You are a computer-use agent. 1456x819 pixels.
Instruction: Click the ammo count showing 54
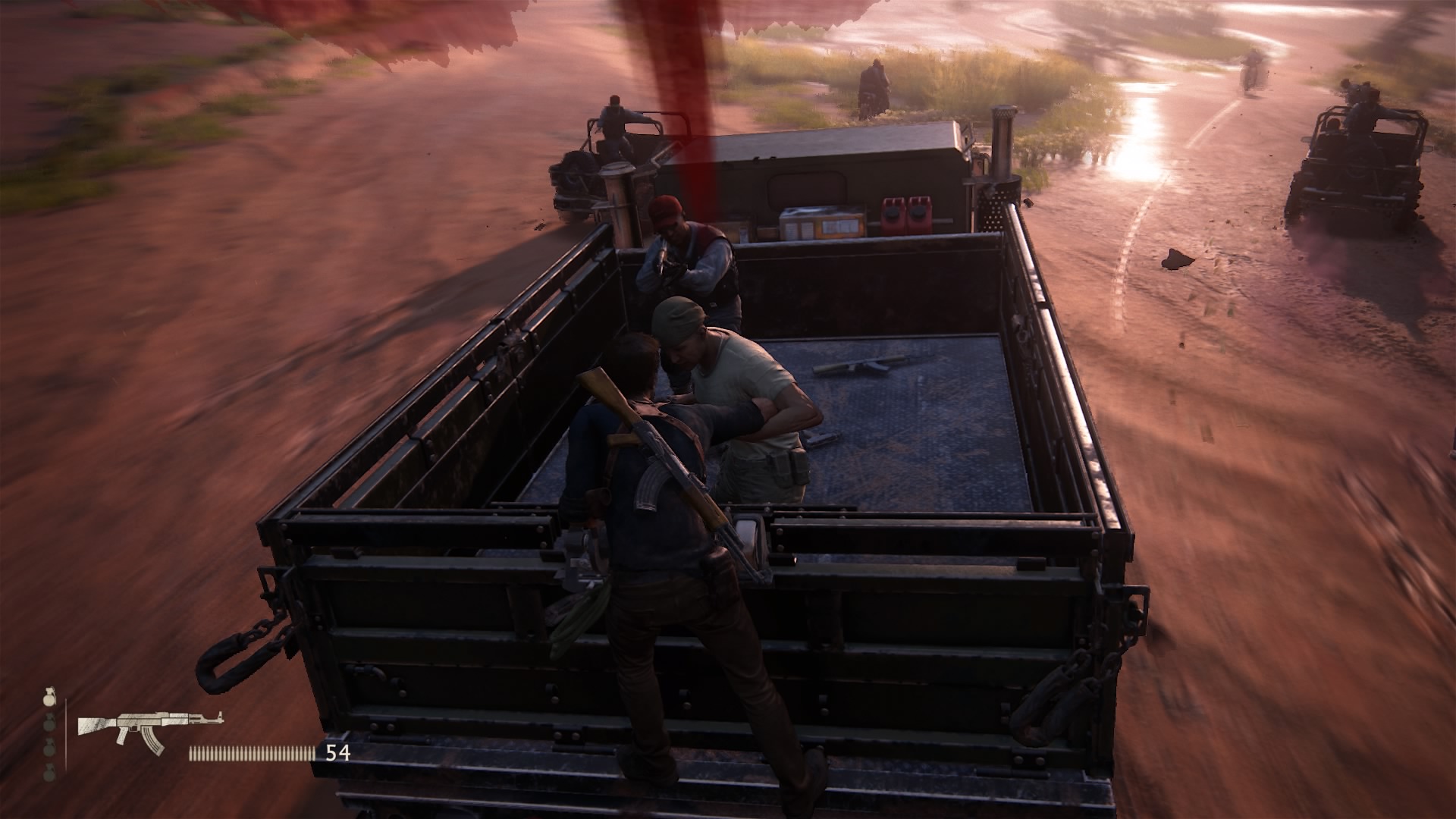[338, 753]
